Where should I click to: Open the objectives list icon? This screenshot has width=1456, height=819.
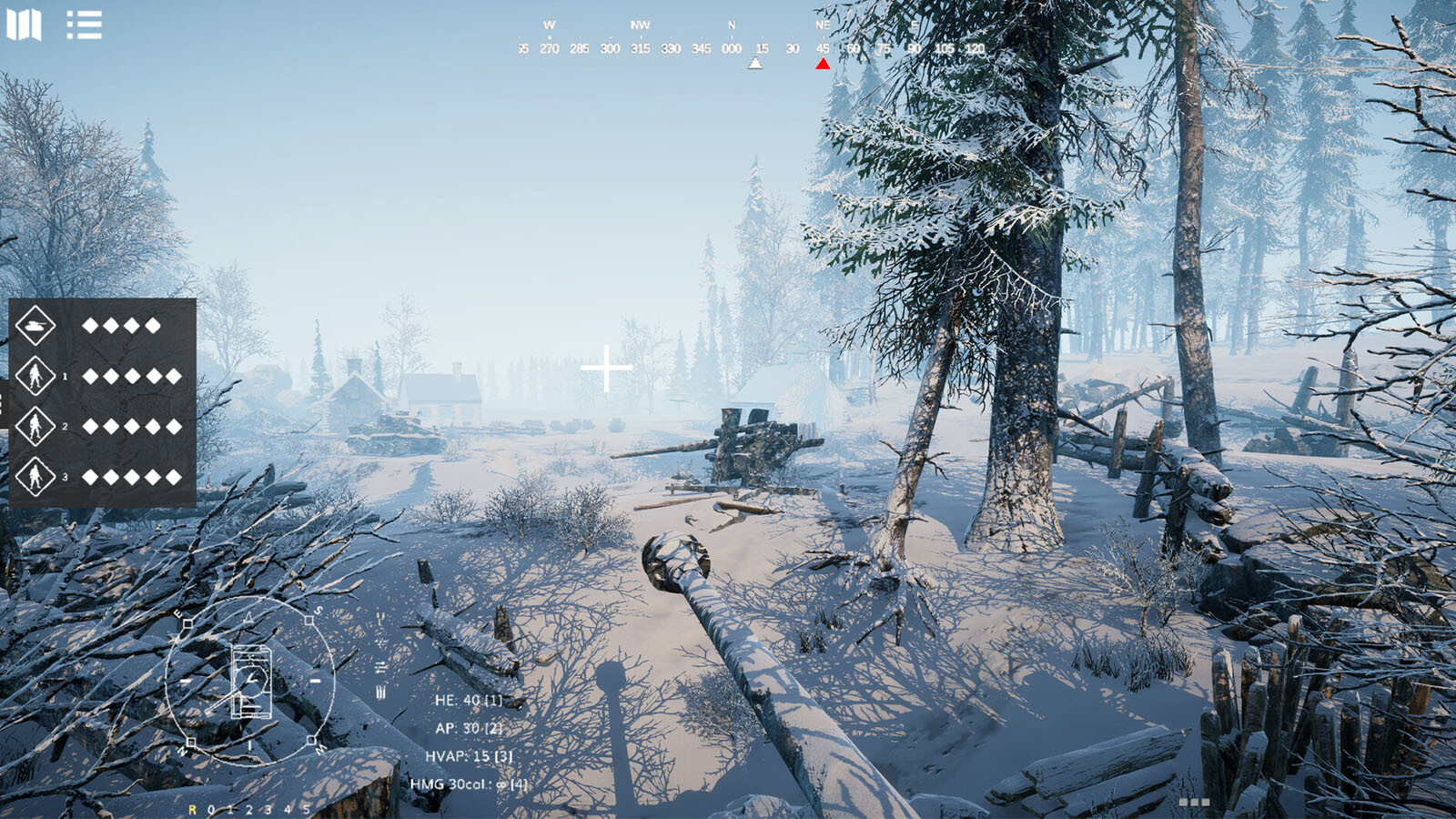point(84,25)
